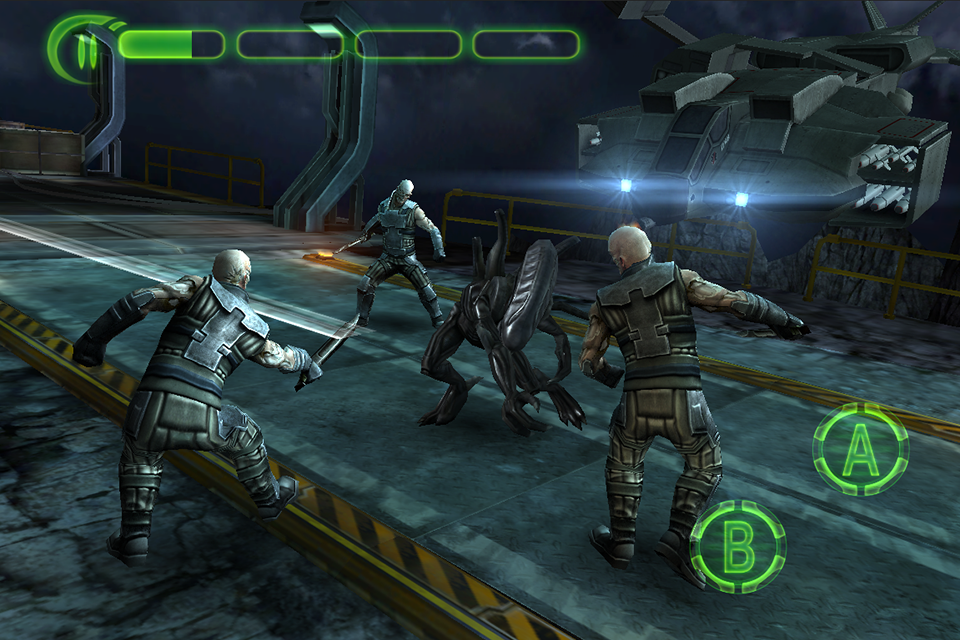Tap the green A action button
The image size is (960, 640).
[x=860, y=450]
